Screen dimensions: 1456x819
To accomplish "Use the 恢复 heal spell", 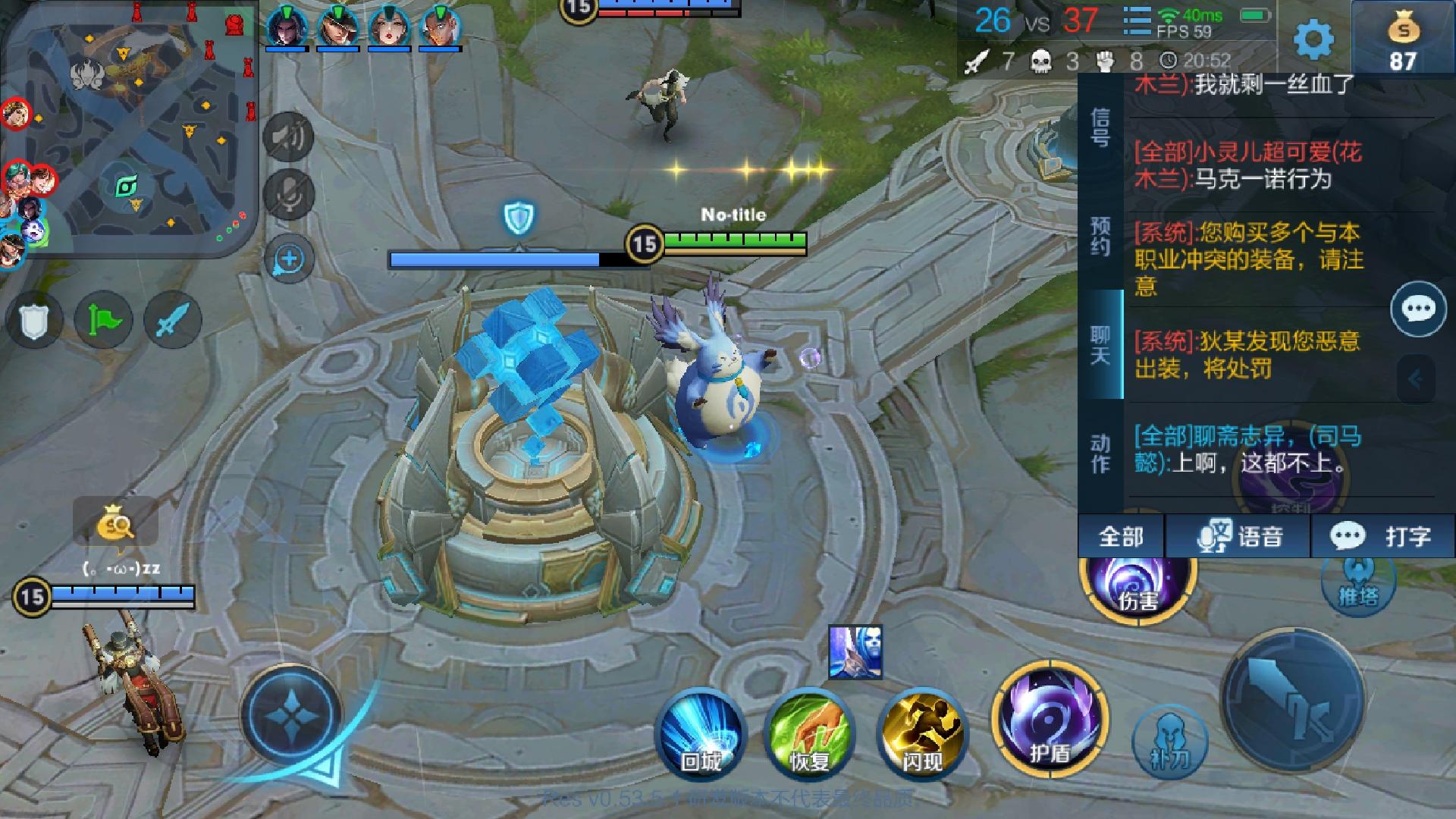I will pyautogui.click(x=811, y=732).
